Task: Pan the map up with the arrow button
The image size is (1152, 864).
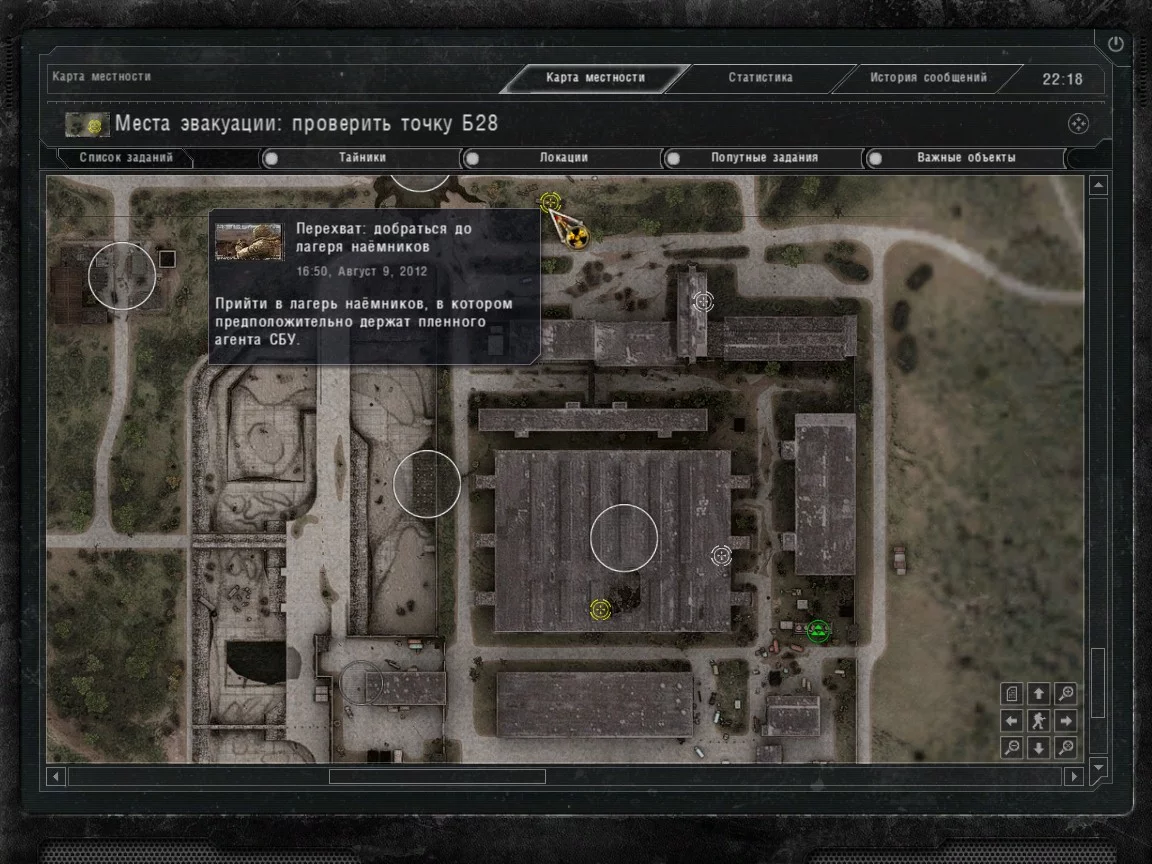Action: tap(1039, 693)
